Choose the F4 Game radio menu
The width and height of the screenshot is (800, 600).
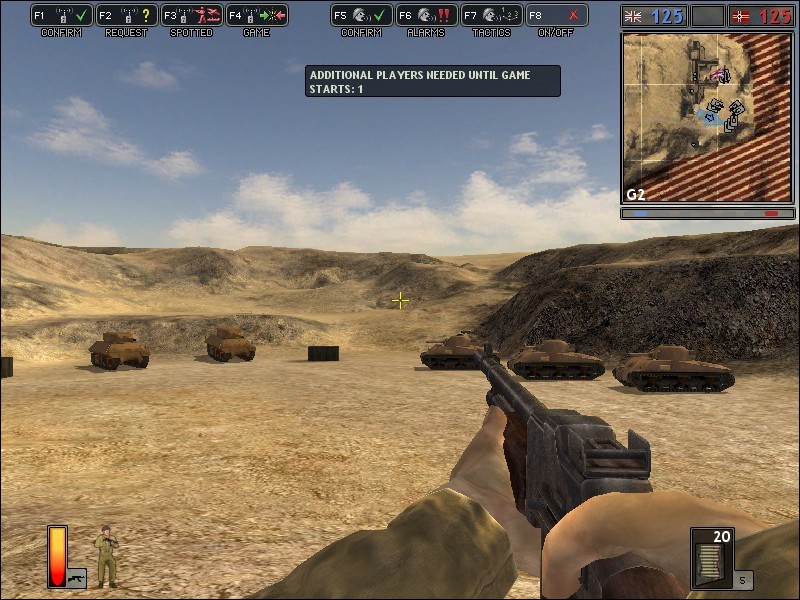click(256, 16)
